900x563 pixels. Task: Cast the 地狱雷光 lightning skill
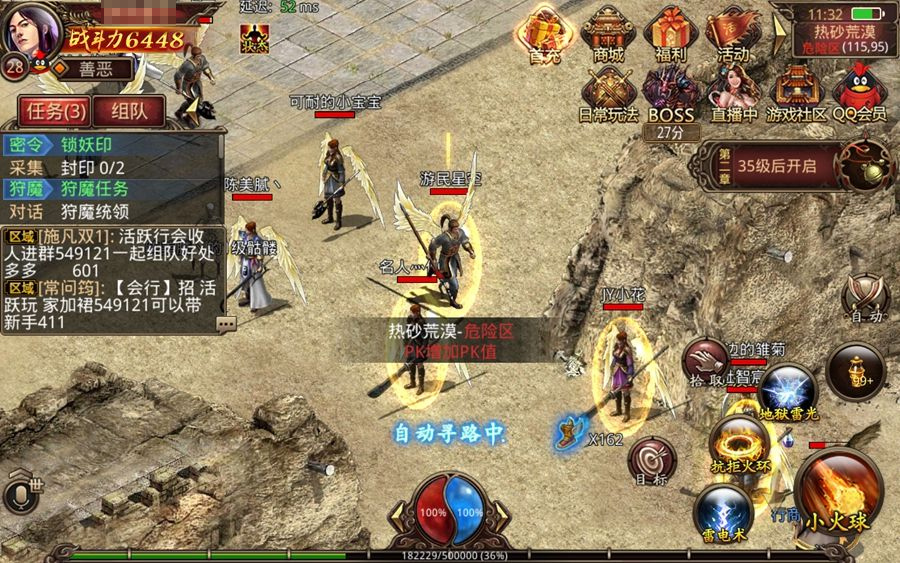787,388
